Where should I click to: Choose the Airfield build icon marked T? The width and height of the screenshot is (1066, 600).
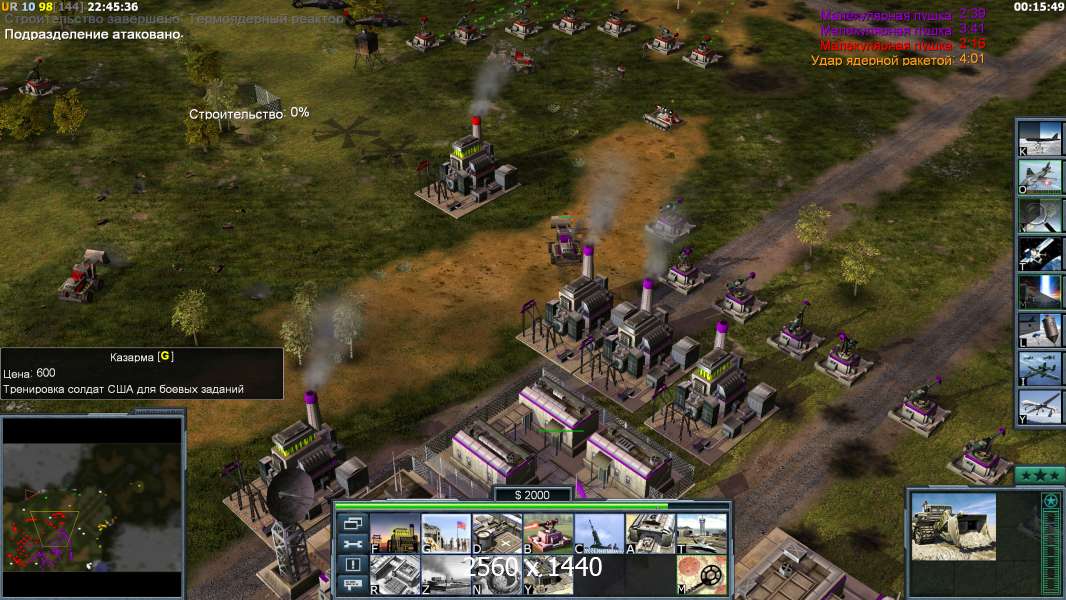pos(701,533)
